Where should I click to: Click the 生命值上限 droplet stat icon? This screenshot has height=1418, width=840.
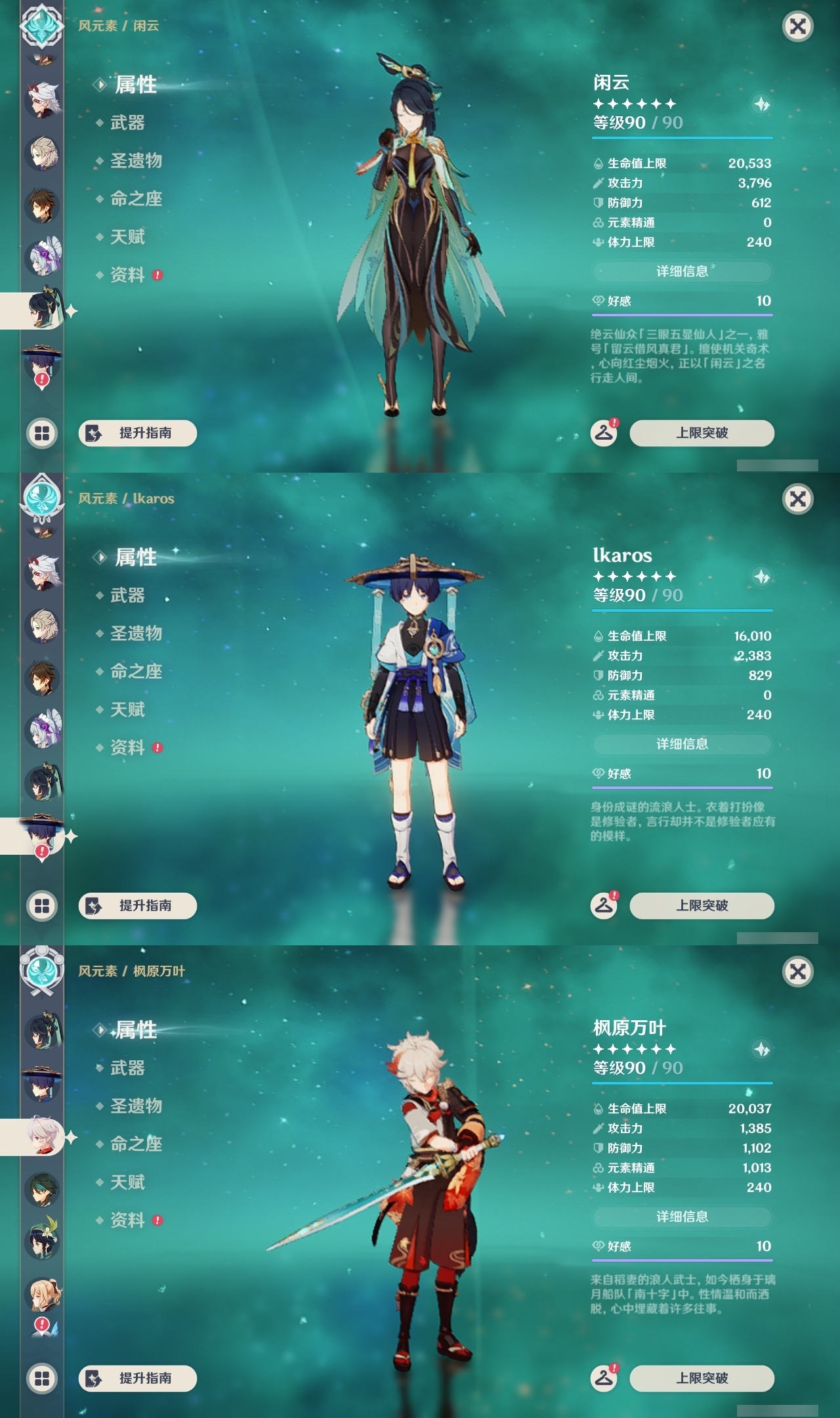click(597, 163)
